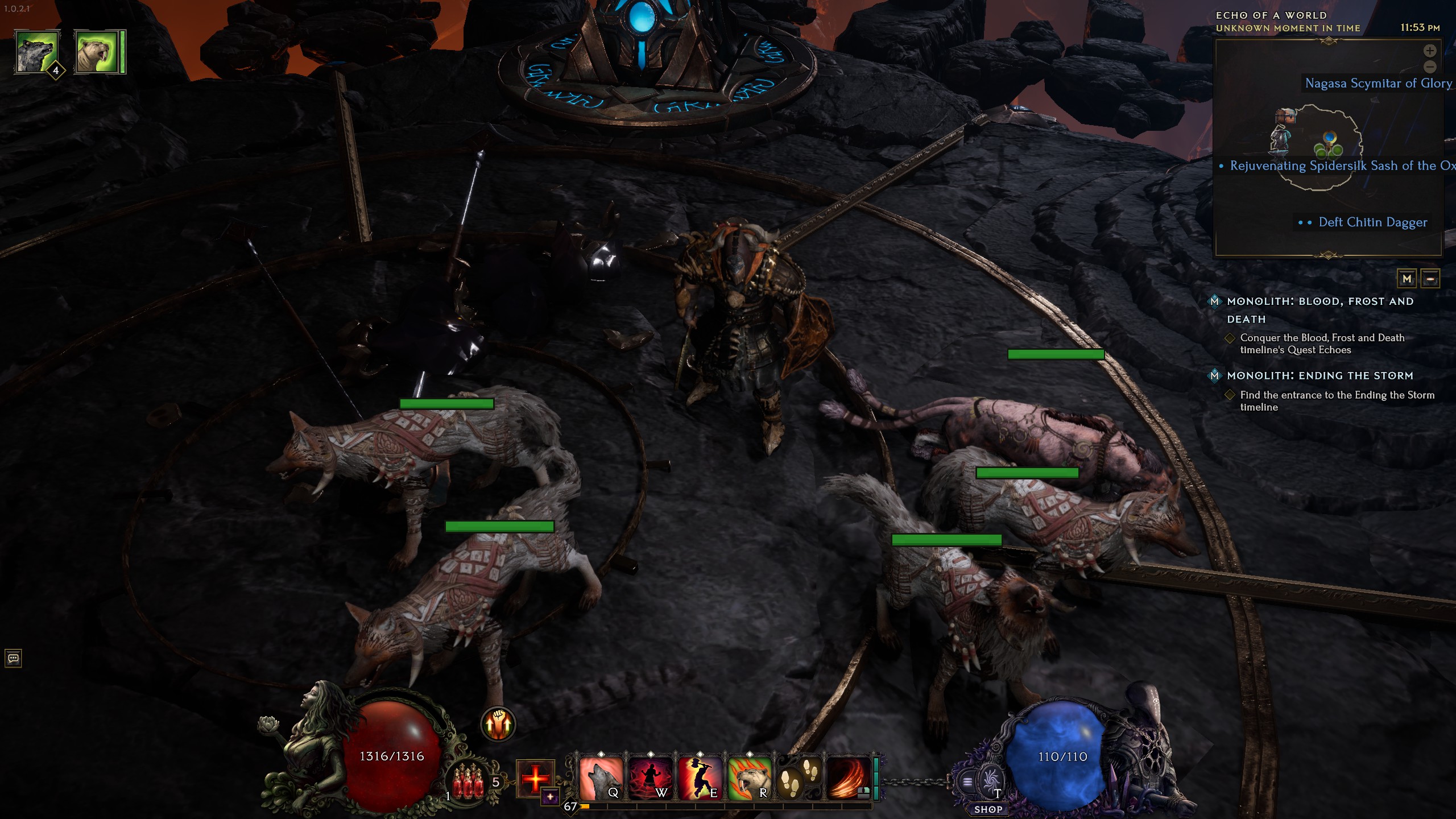Image resolution: width=1456 pixels, height=819 pixels.
Task: Open the Shop button
Action: click(988, 809)
